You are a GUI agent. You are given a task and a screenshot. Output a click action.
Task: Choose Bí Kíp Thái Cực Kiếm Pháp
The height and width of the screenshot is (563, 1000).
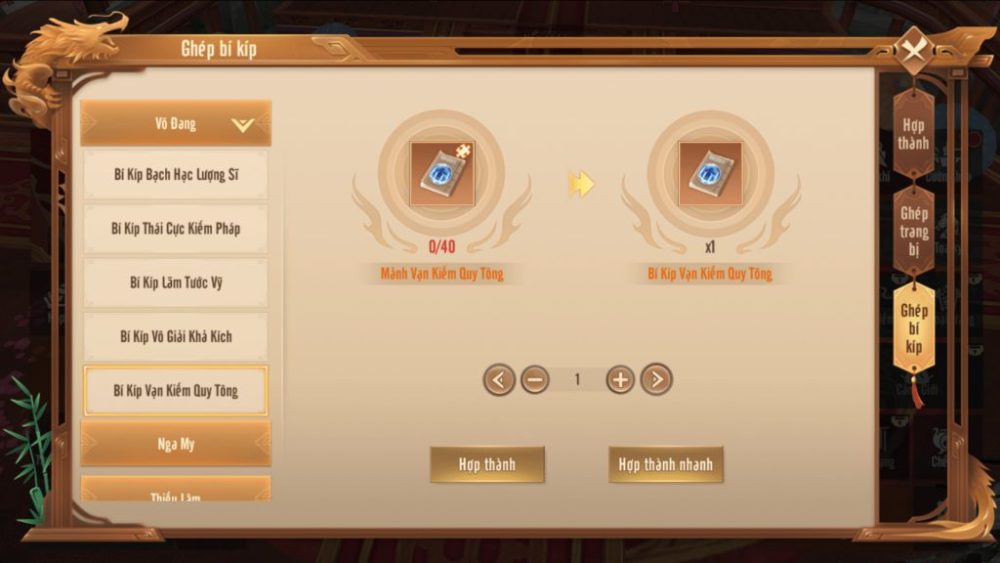click(176, 229)
